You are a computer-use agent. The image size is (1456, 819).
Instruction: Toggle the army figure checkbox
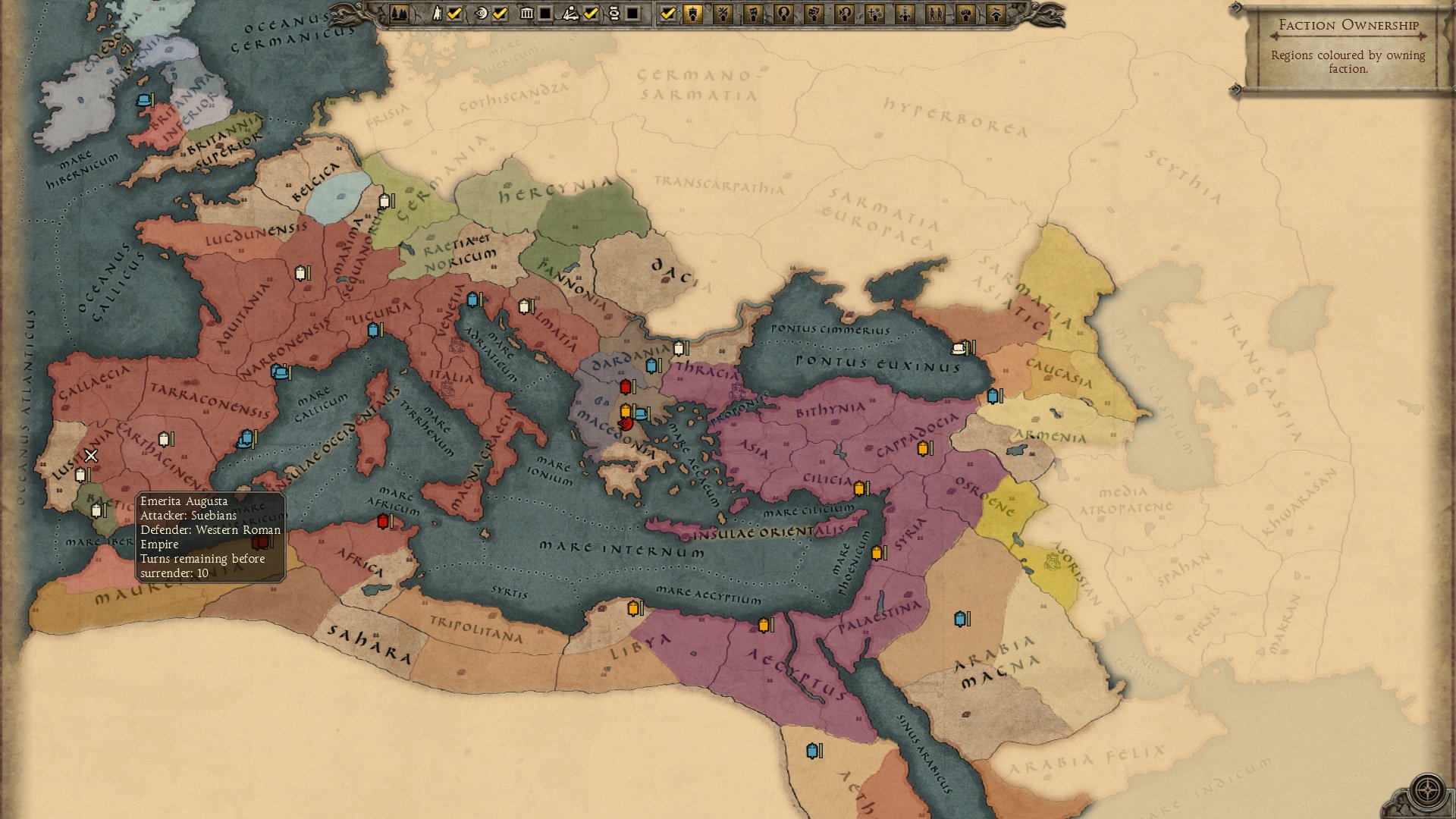454,14
